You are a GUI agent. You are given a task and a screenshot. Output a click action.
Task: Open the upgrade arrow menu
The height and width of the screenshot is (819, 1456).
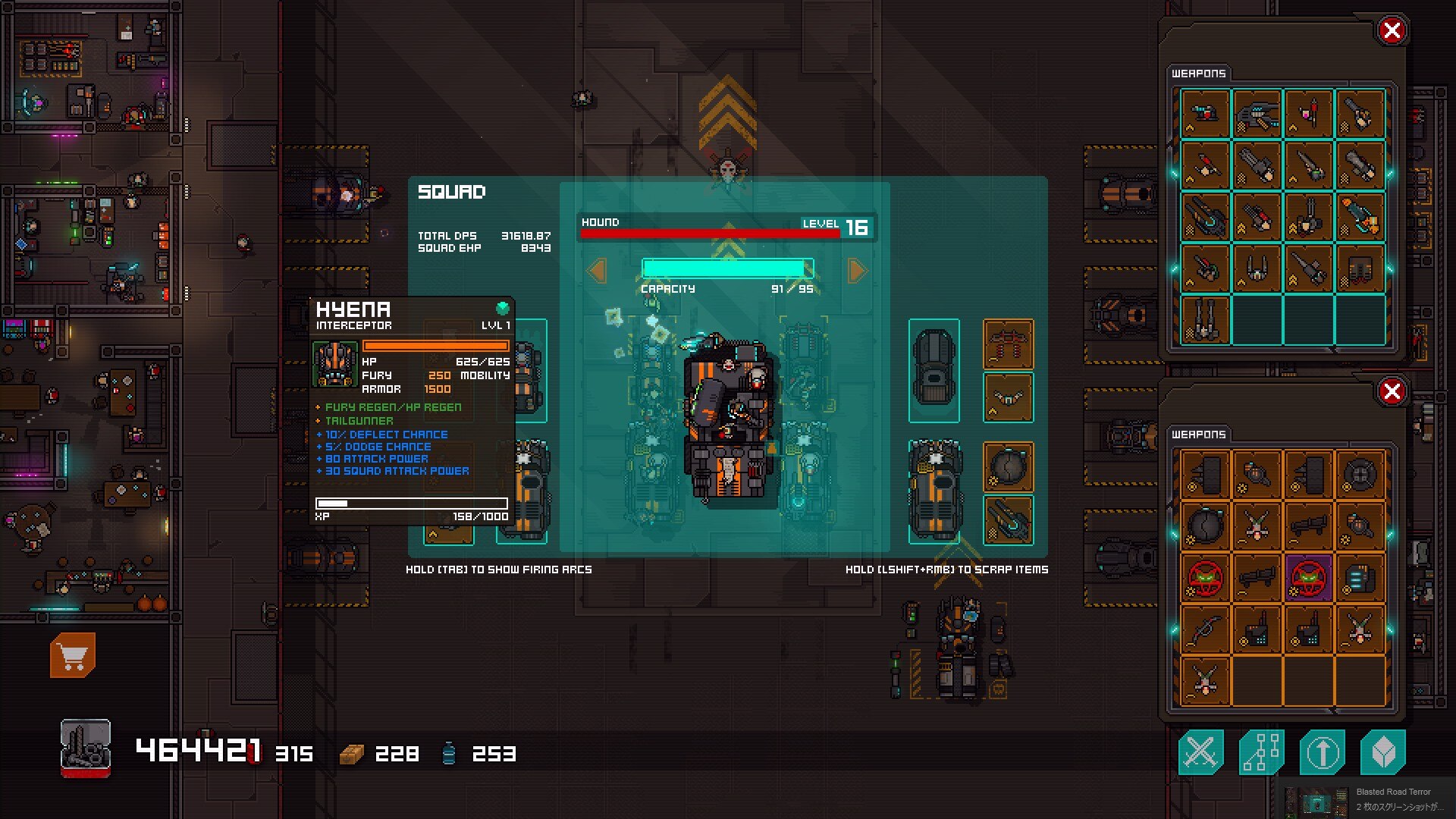pyautogui.click(x=1322, y=752)
